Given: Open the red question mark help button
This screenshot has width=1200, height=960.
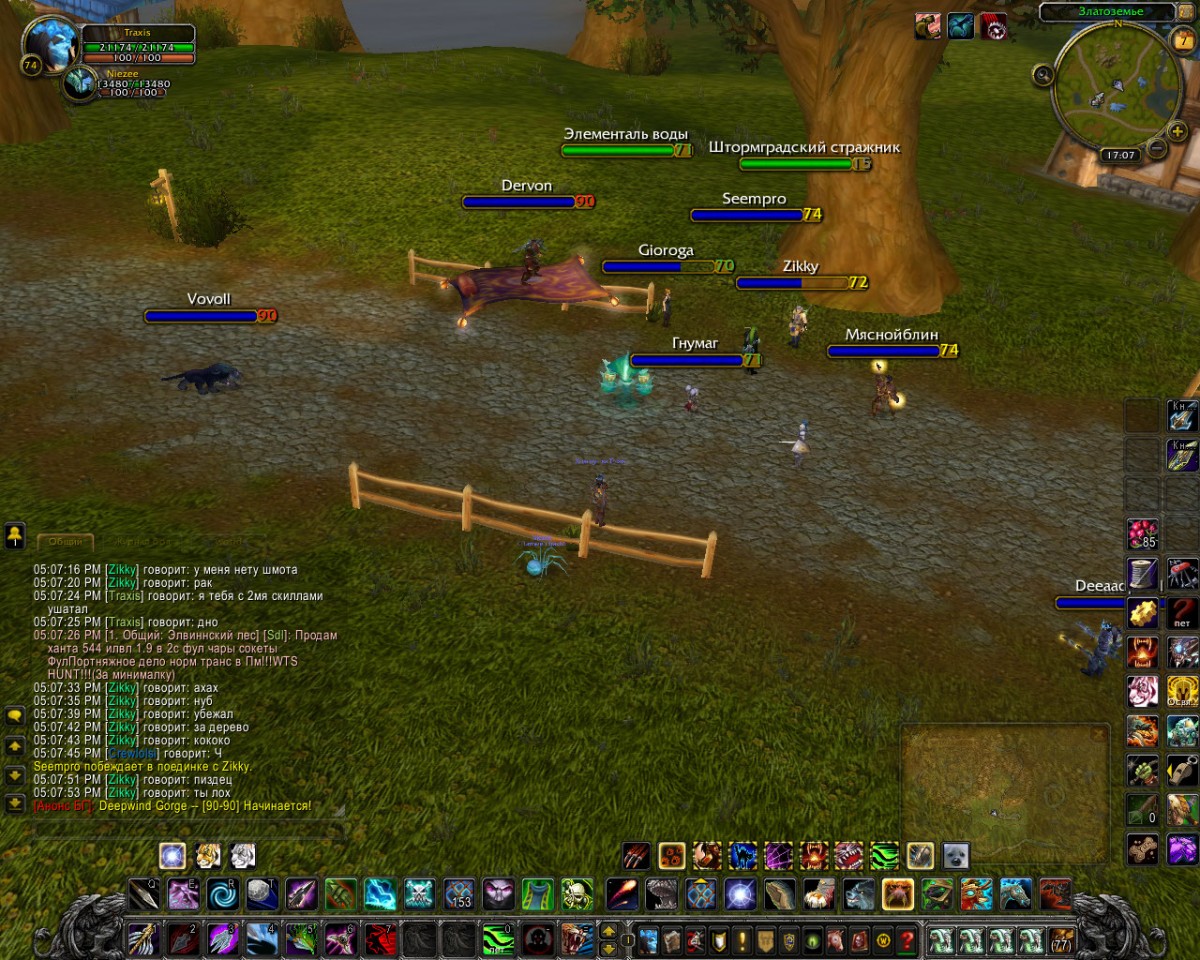Looking at the screenshot, I should pos(907,941).
